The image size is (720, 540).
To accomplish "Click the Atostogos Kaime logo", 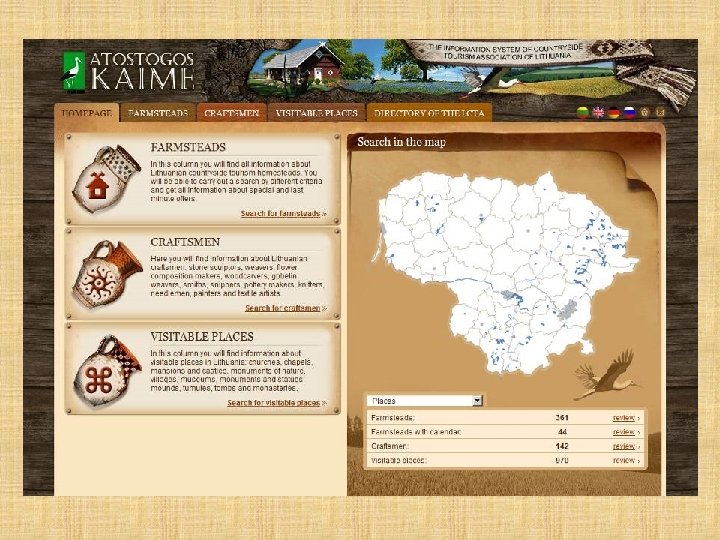I will (127, 70).
